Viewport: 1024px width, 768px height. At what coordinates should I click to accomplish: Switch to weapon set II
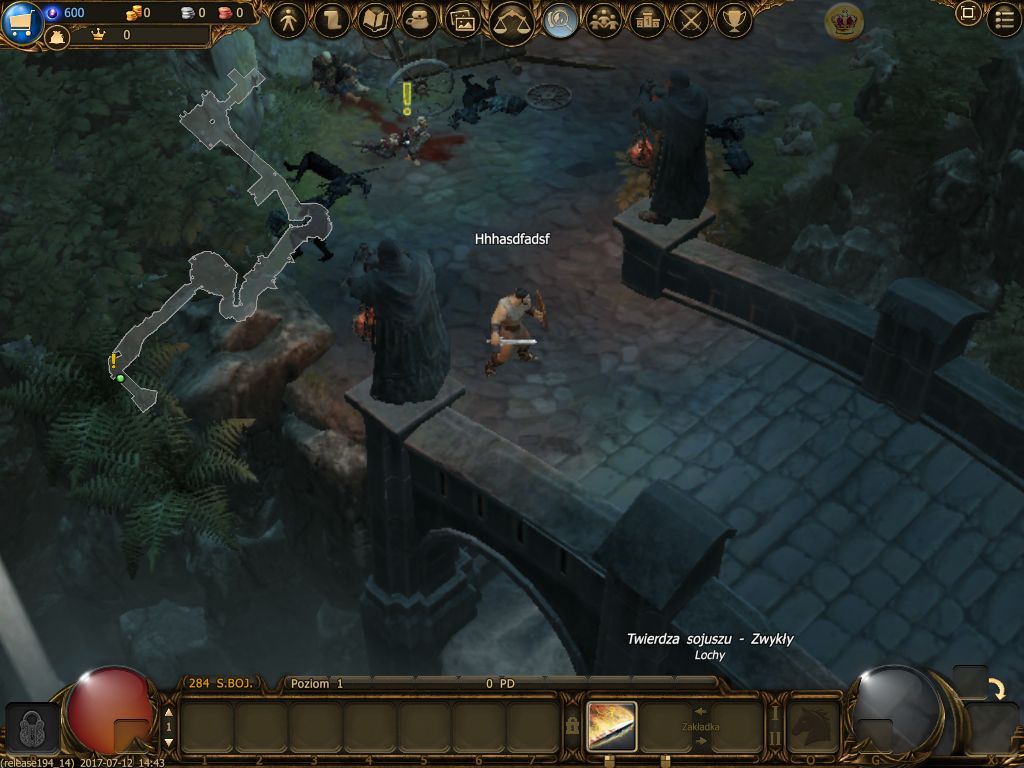(773, 739)
